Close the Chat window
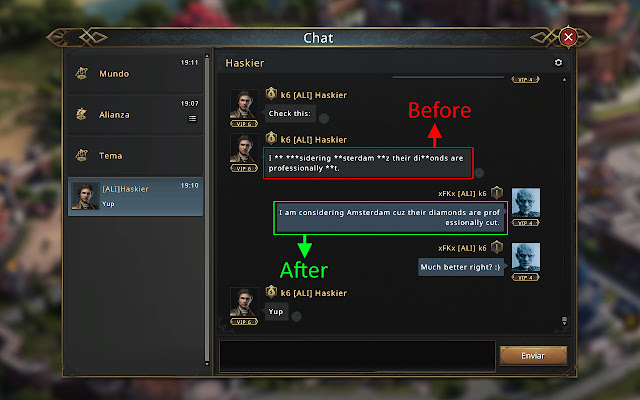 point(569,38)
